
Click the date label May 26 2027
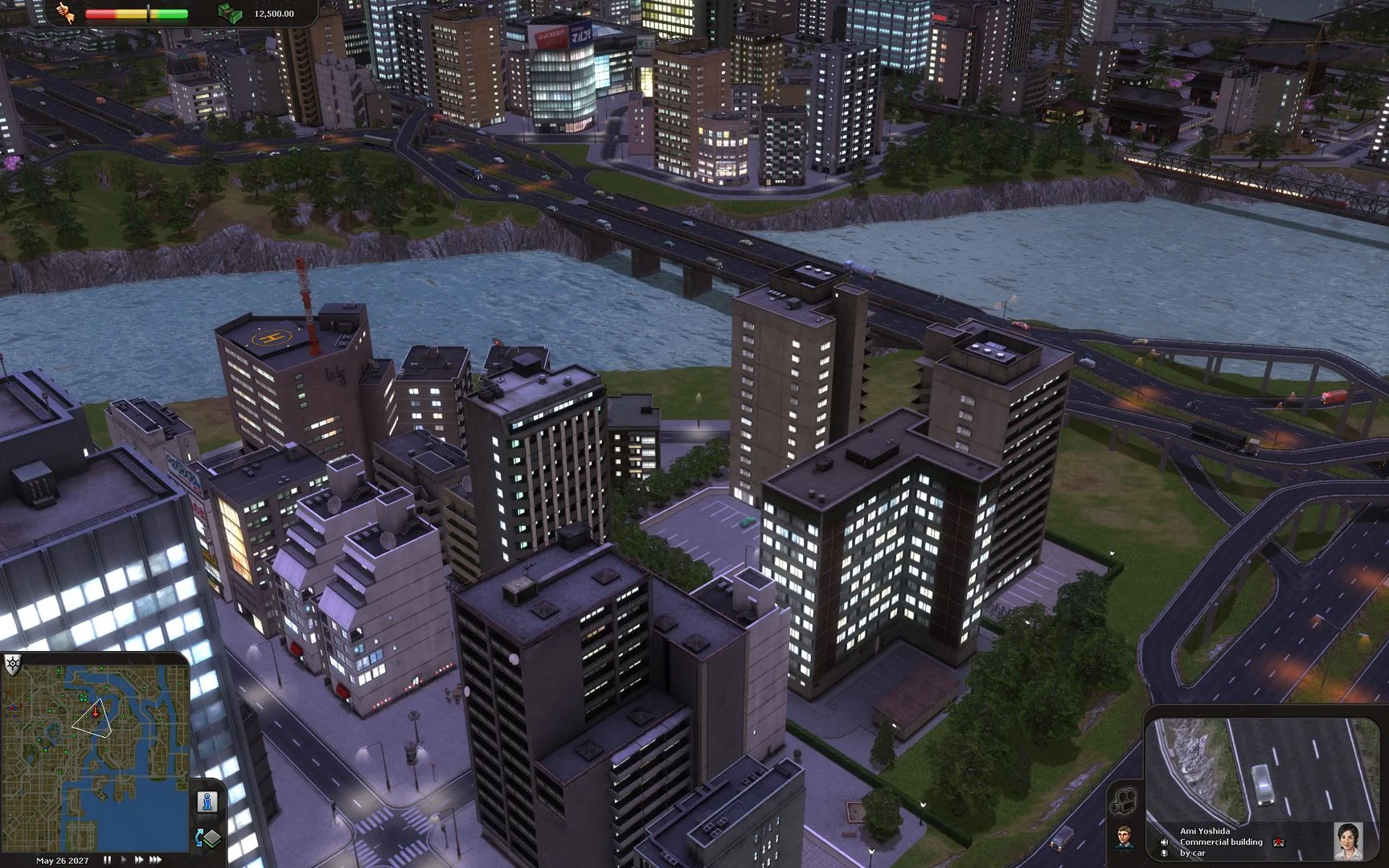click(62, 861)
